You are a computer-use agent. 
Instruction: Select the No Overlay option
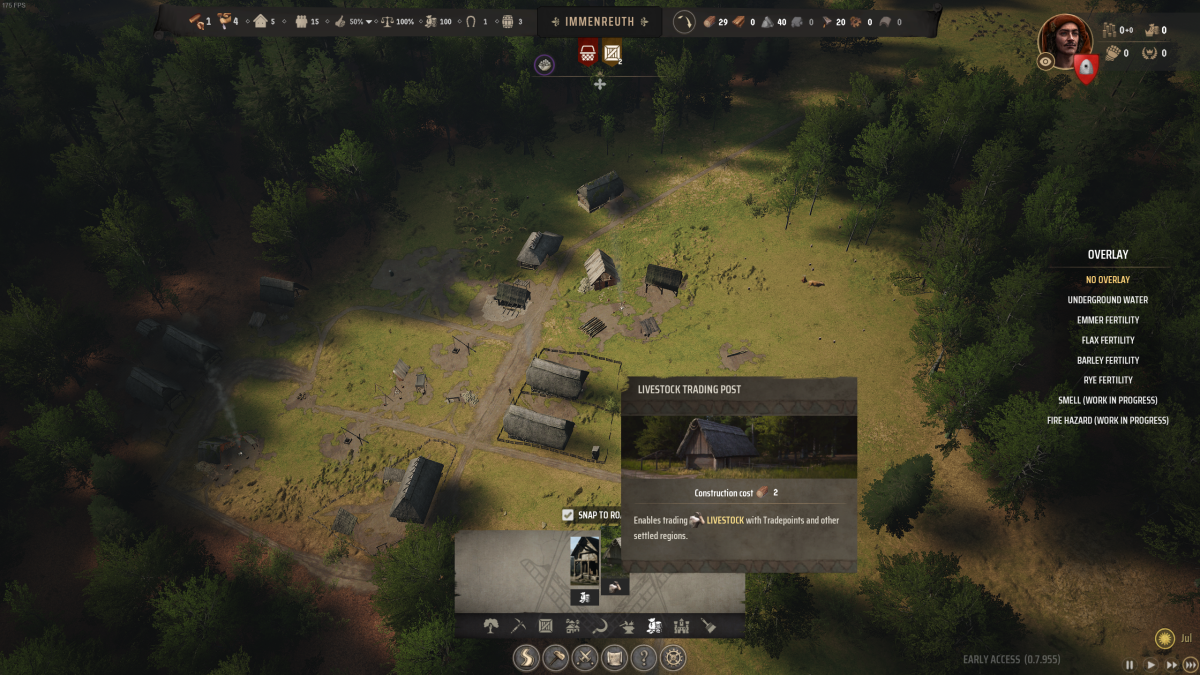pos(1107,280)
